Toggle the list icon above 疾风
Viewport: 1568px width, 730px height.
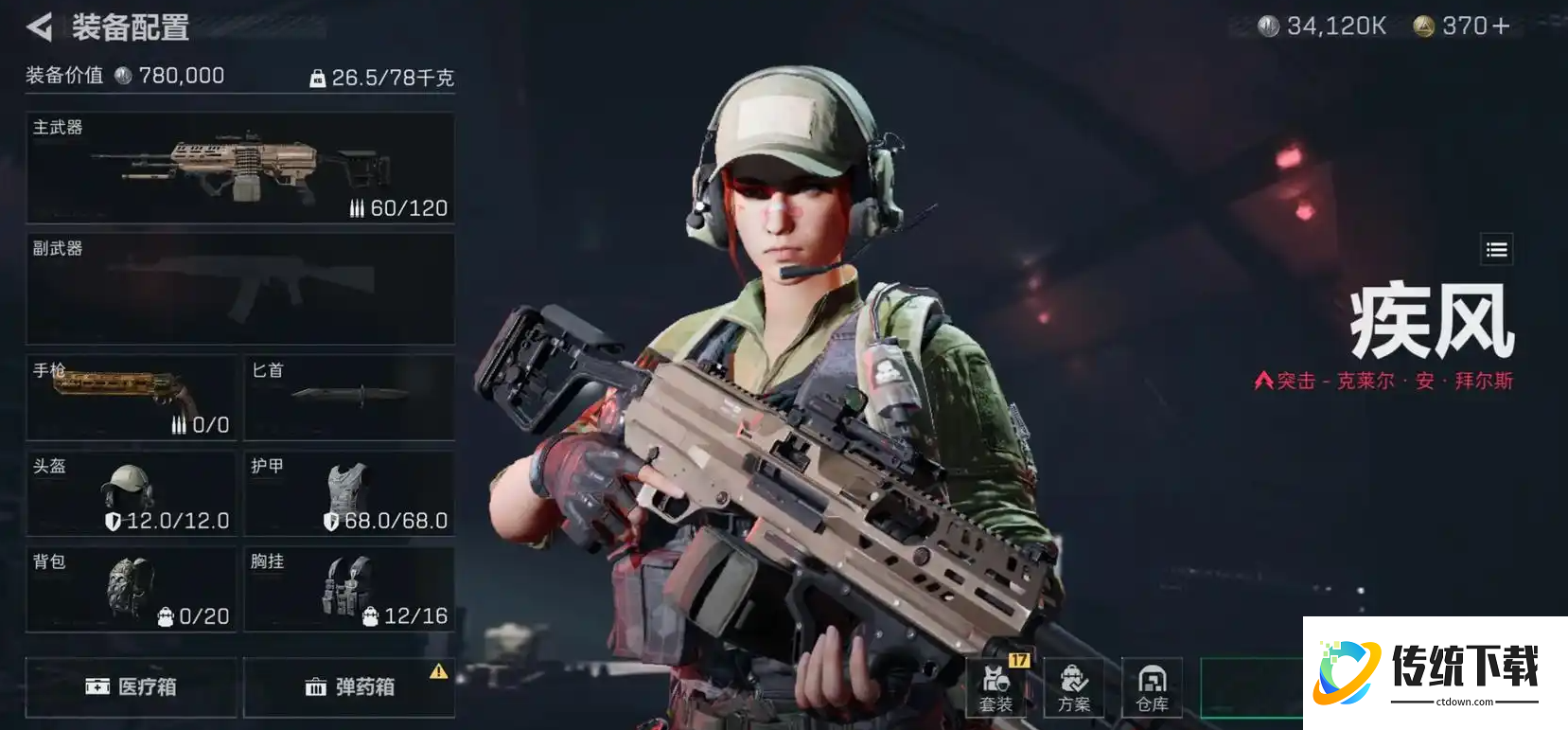(x=1496, y=250)
